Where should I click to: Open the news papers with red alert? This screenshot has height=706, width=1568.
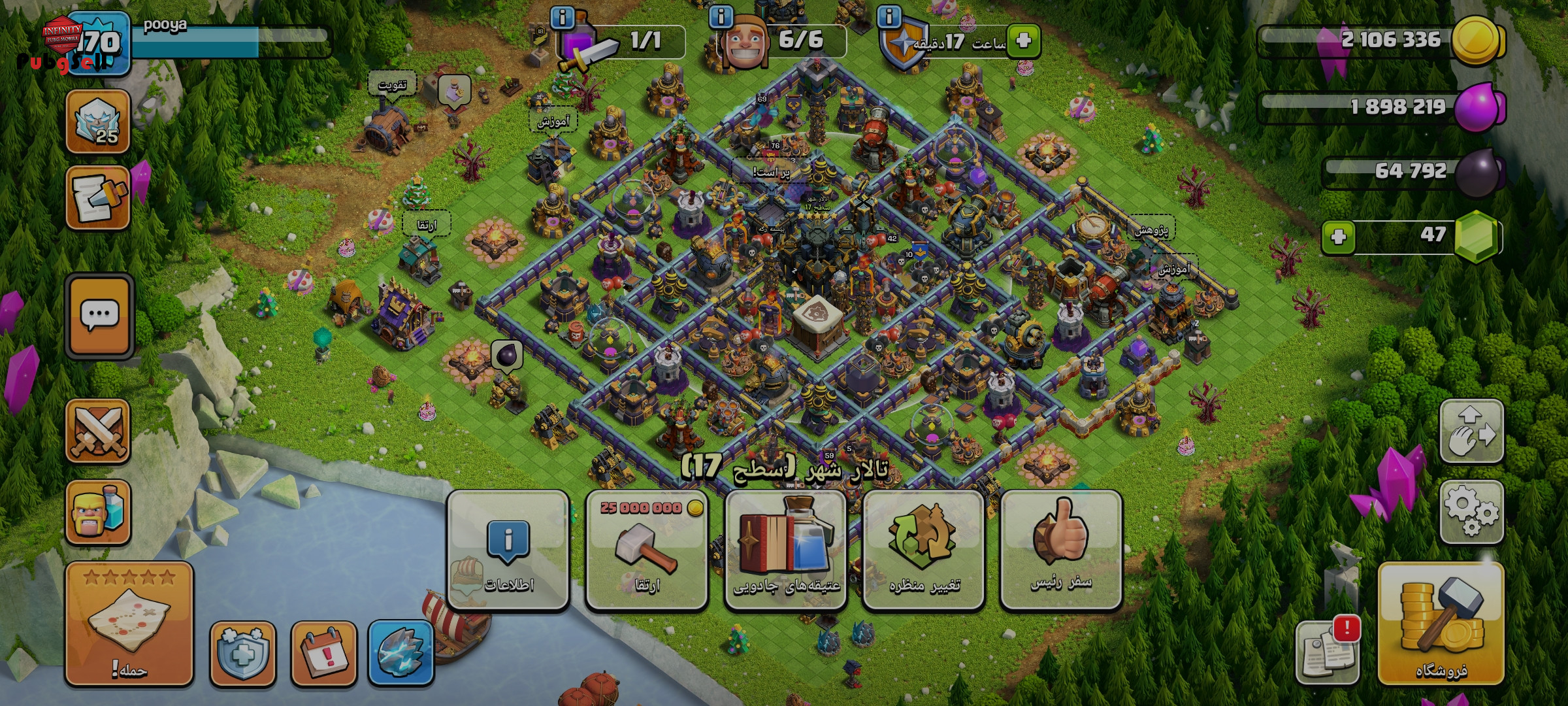[x=1328, y=651]
